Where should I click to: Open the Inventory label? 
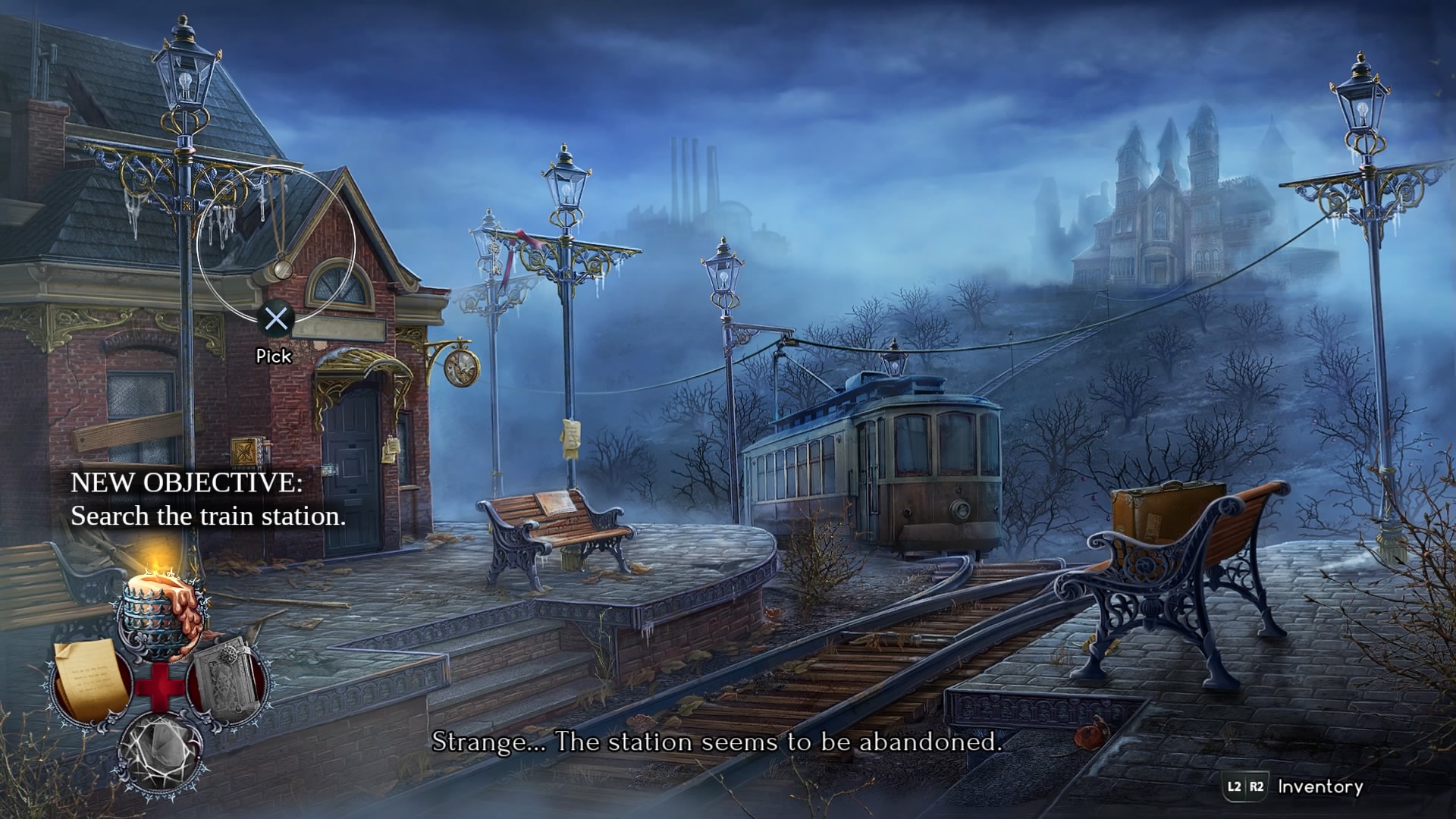1319,786
